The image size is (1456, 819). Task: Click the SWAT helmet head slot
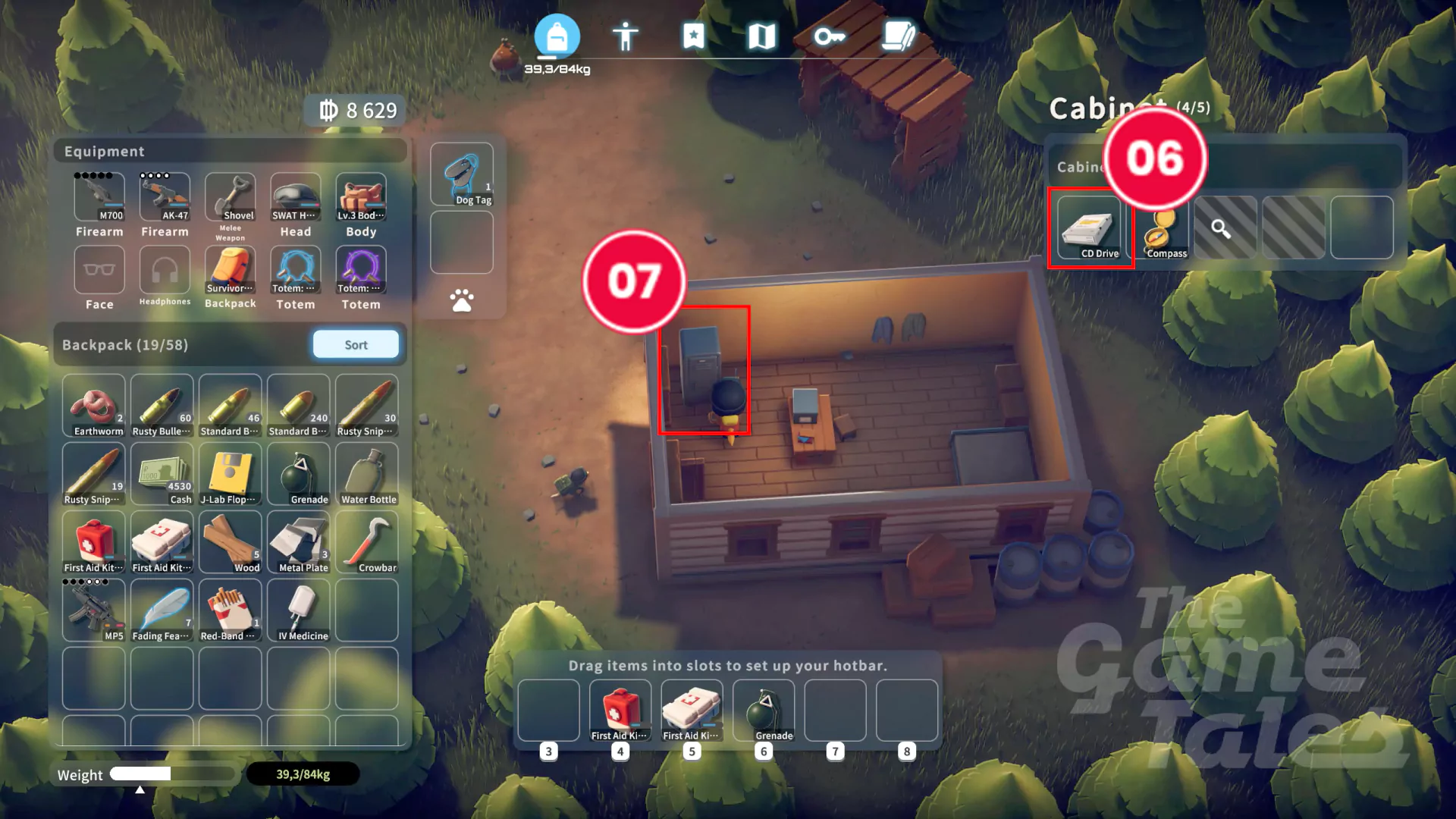click(296, 197)
